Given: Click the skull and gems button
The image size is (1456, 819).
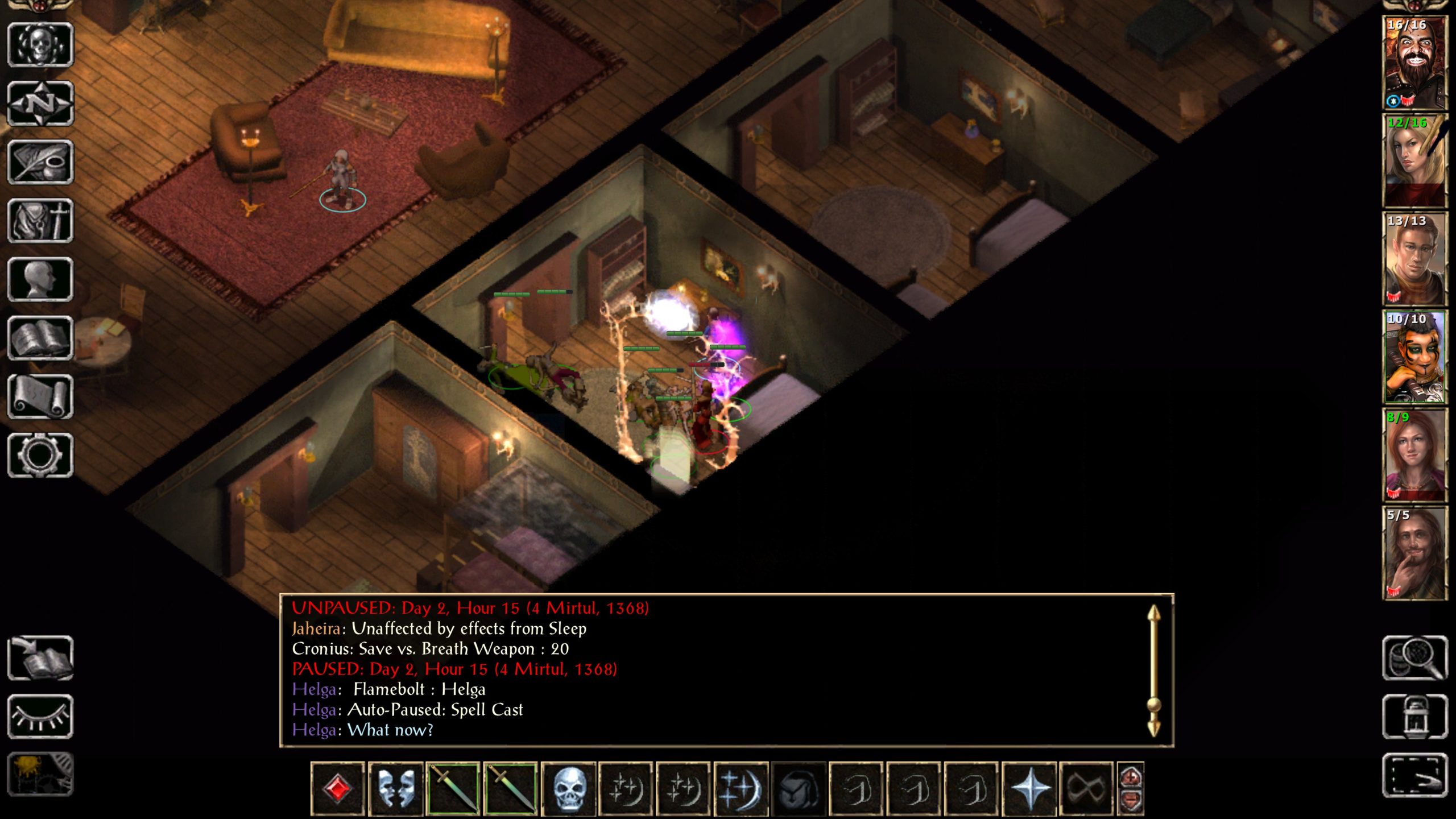Looking at the screenshot, I should click(x=40, y=44).
